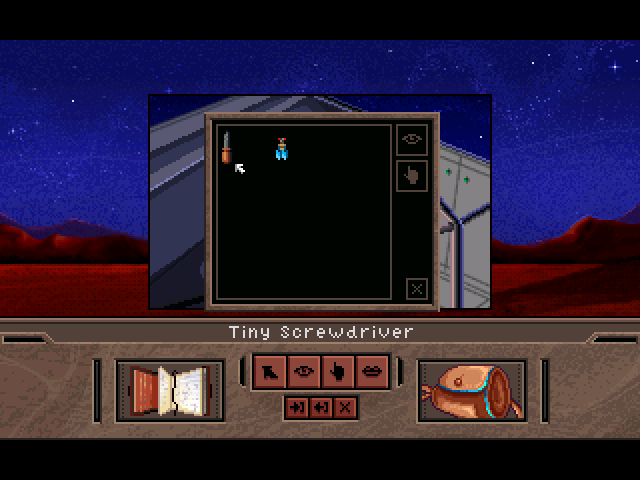Choose the eye look button in the inventory panel
This screenshot has height=480, width=640.
(412, 141)
